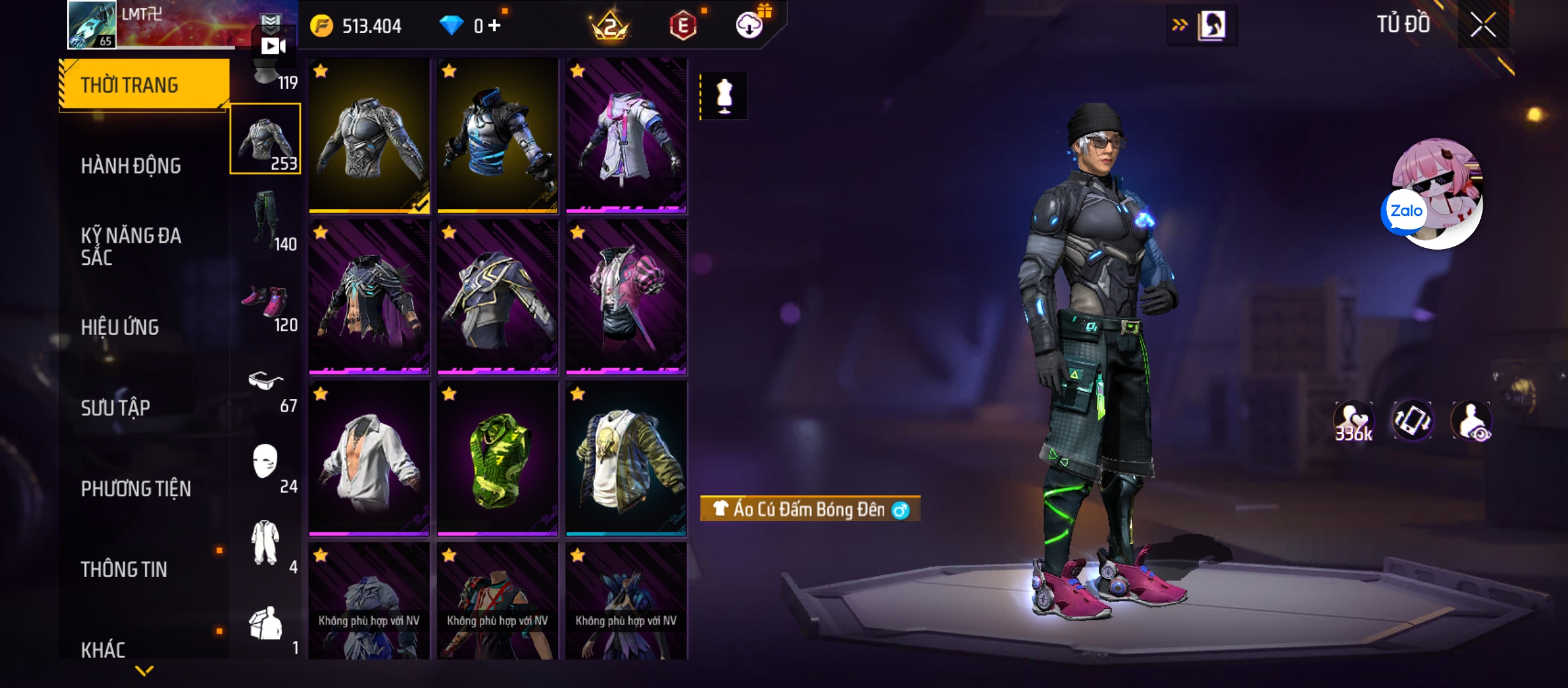Viewport: 1568px width, 688px height.
Task: Open the glasses category with 67 items
Action: tap(266, 383)
